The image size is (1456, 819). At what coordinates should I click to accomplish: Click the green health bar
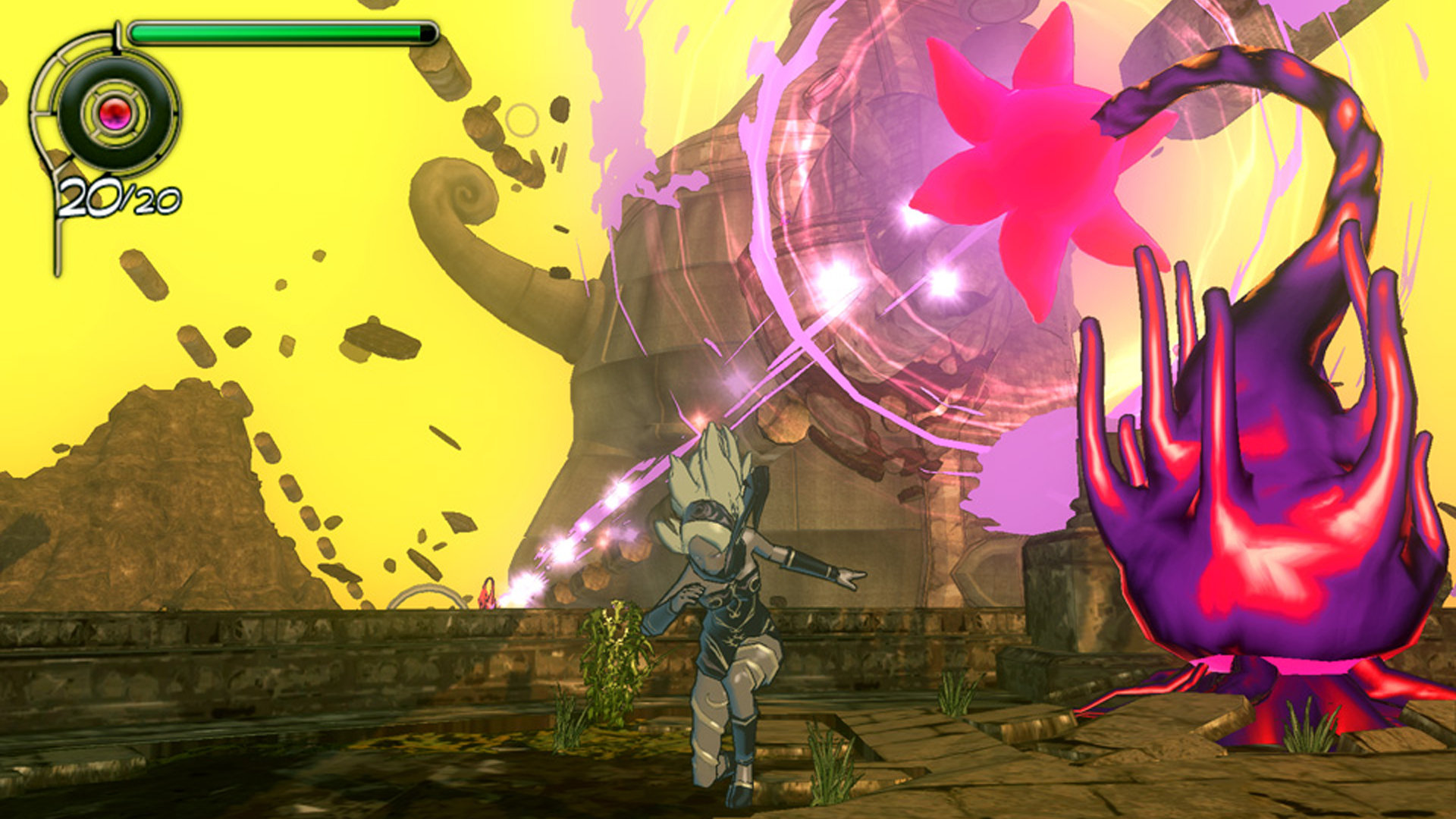click(x=281, y=32)
